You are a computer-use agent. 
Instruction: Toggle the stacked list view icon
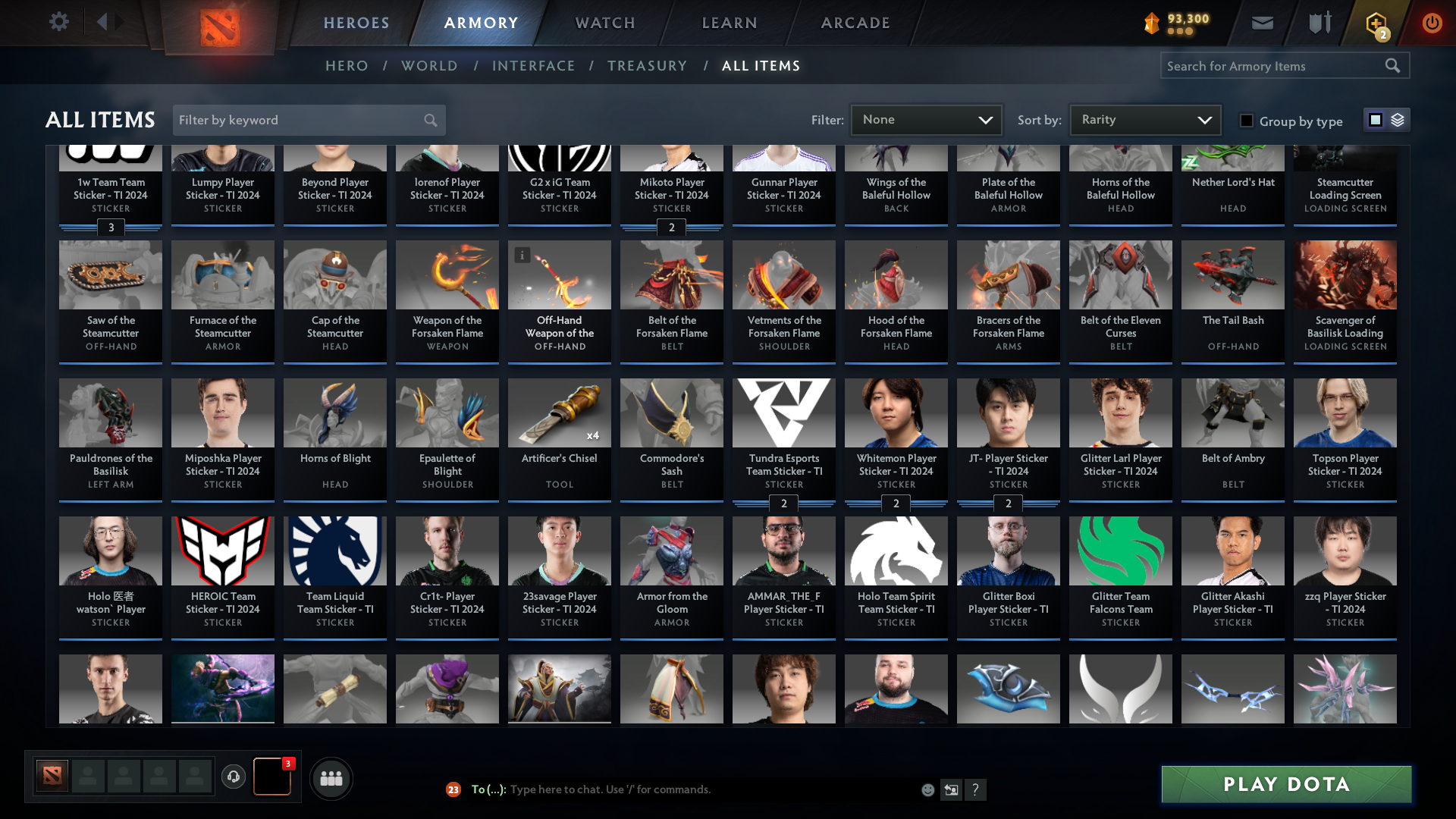(1398, 119)
